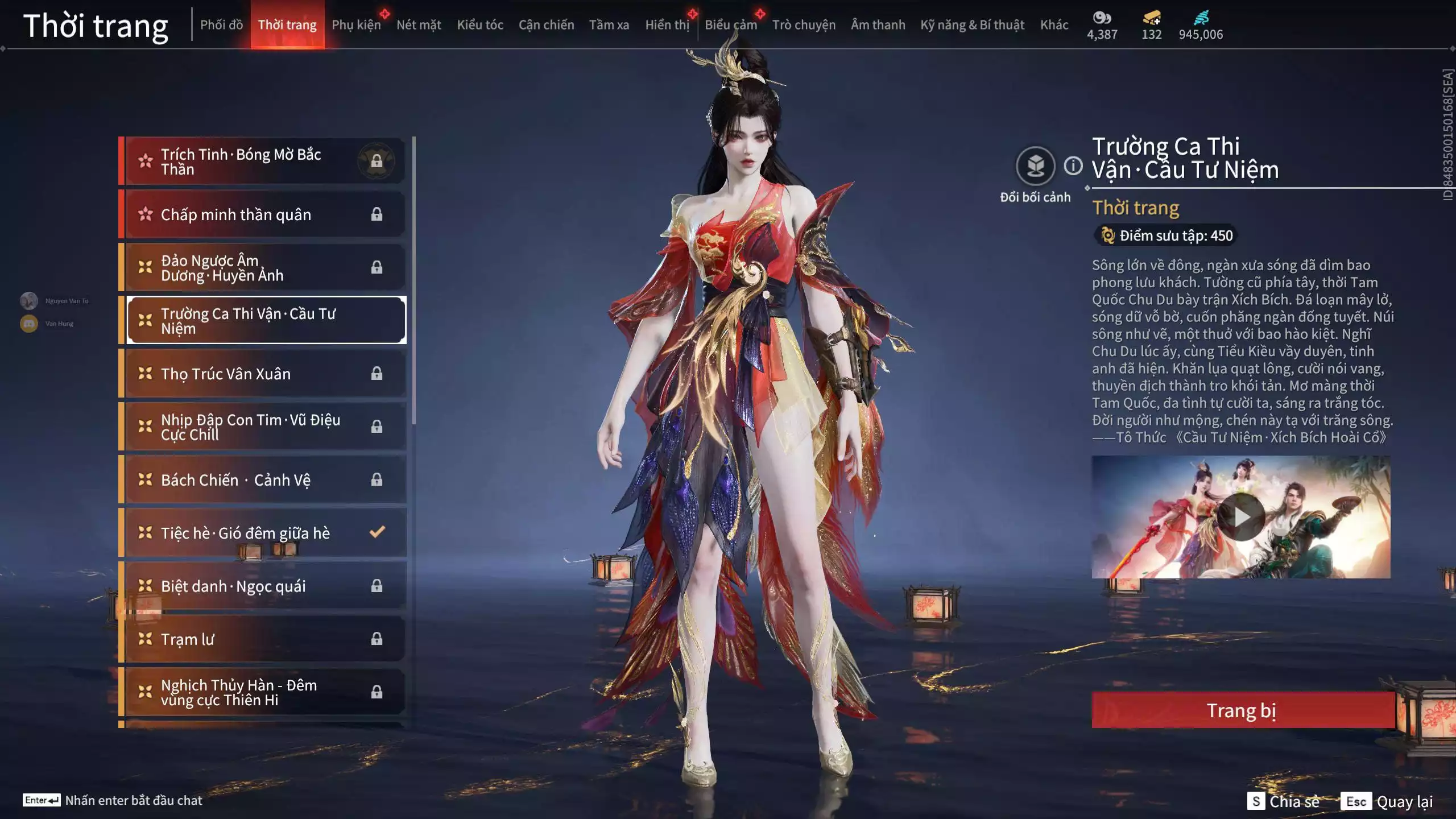Select the Kiểu tóc tab
Image resolution: width=1456 pixels, height=819 pixels.
coord(479,25)
